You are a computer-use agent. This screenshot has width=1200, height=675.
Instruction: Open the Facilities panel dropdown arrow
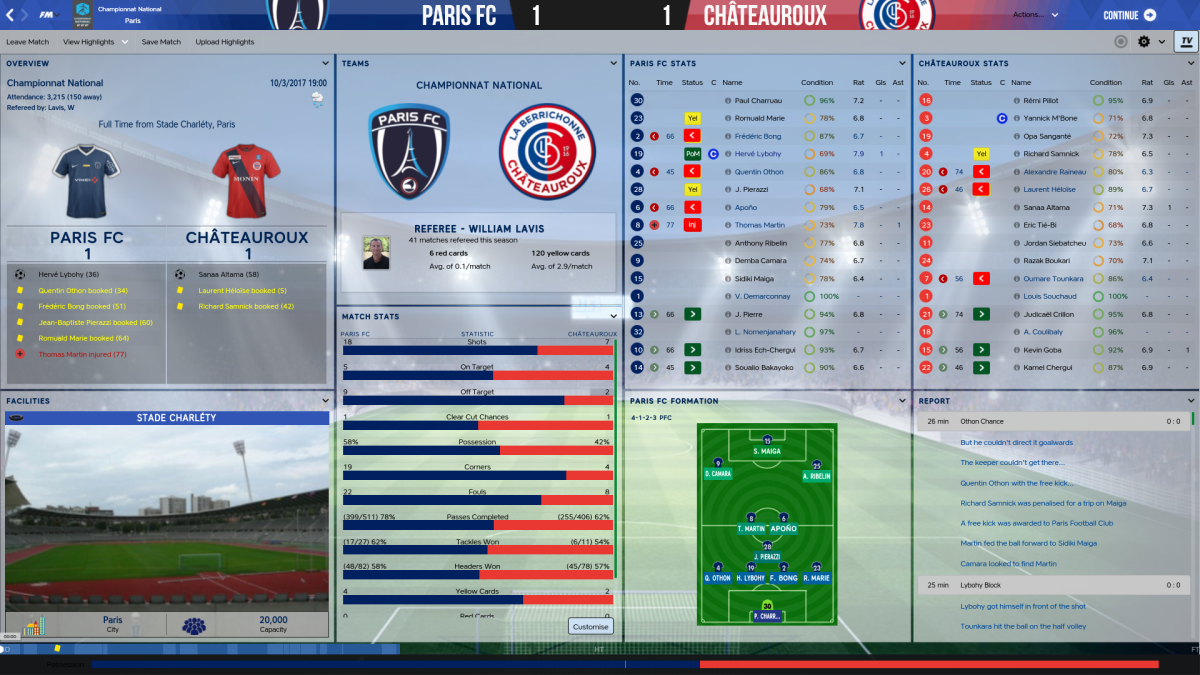pyautogui.click(x=326, y=401)
